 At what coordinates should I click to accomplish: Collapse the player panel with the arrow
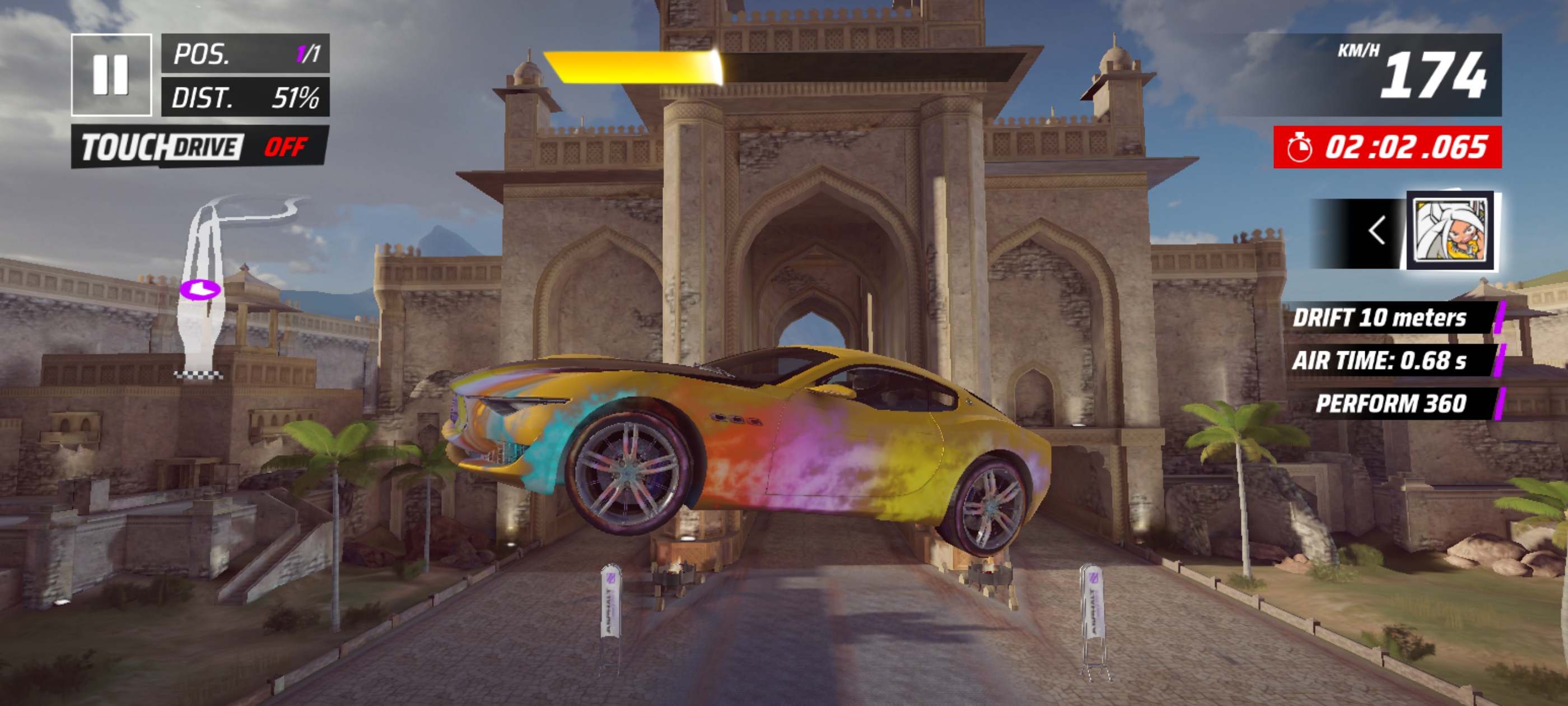tap(1376, 231)
